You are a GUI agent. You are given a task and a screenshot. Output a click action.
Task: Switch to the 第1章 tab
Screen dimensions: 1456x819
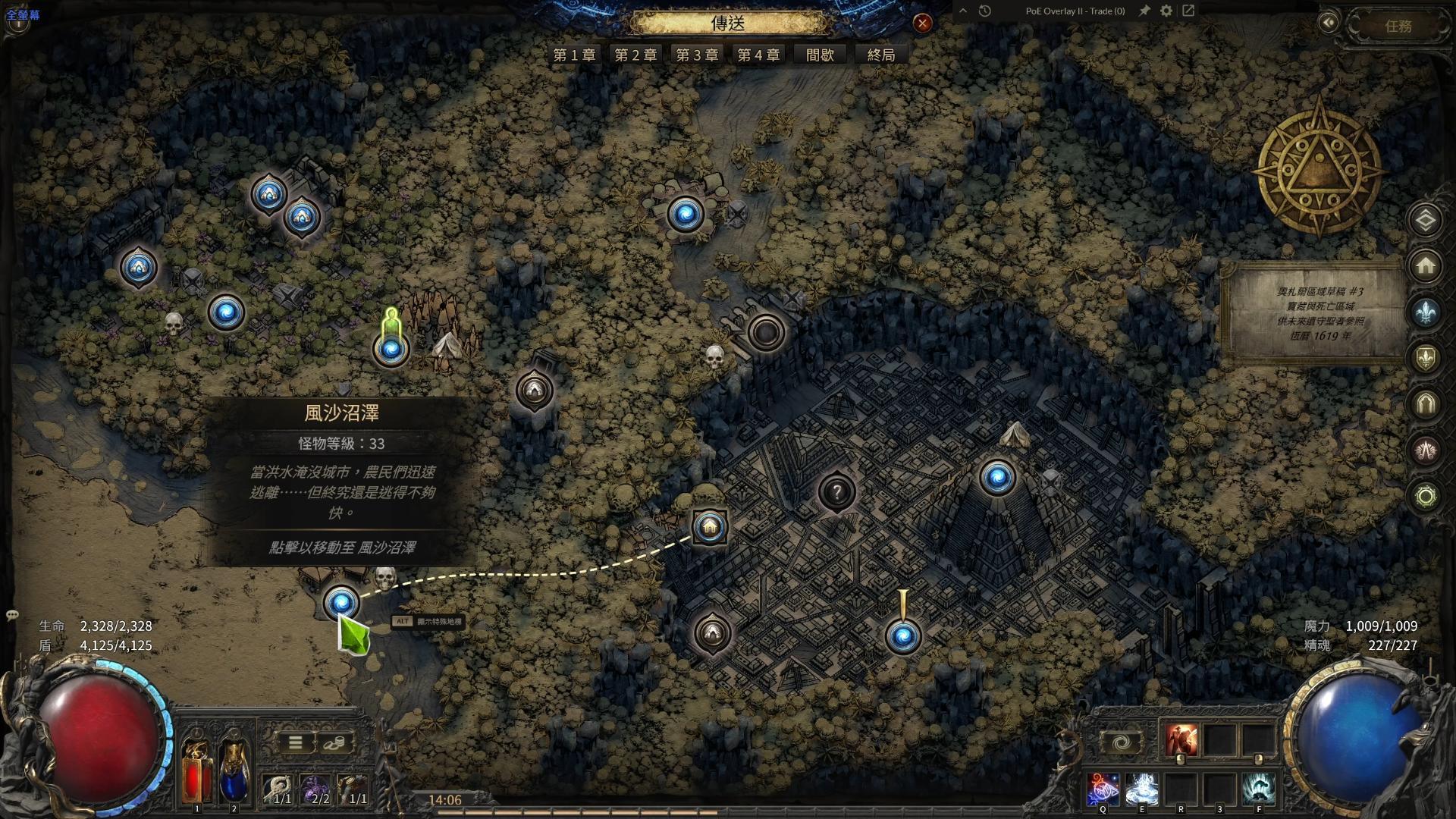574,55
